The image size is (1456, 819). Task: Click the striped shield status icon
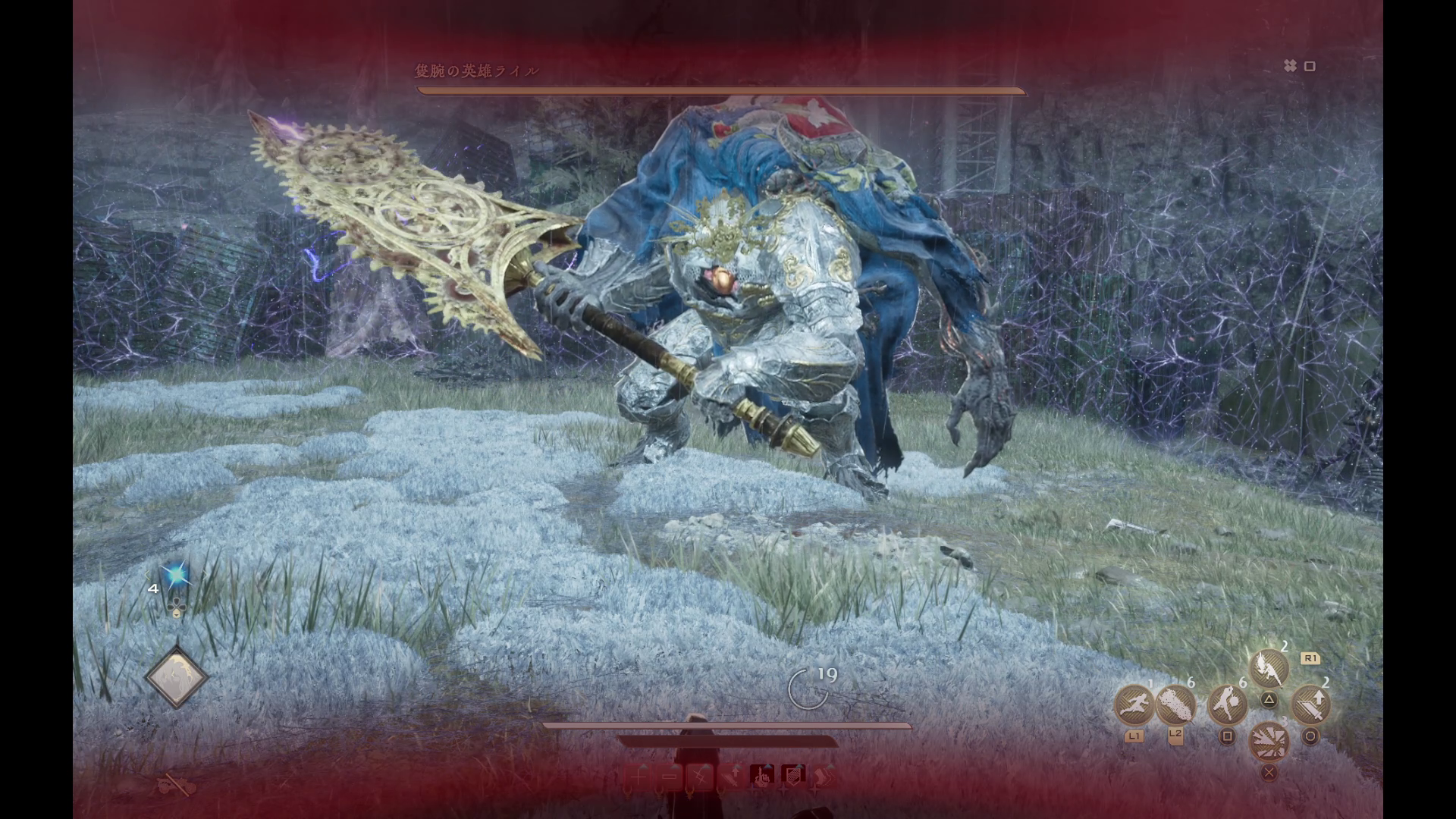pyautogui.click(x=793, y=776)
